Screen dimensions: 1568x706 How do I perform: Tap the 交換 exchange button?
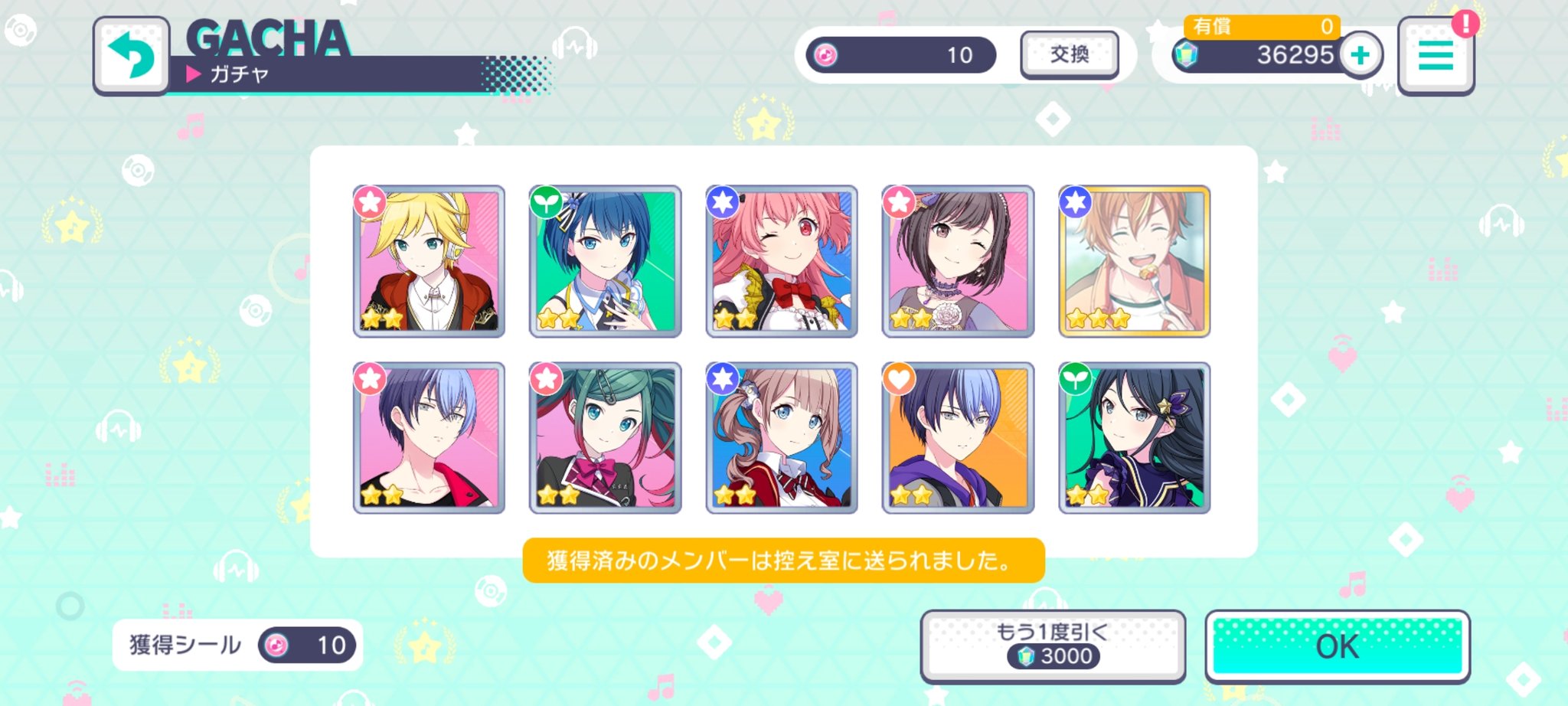pos(1069,55)
